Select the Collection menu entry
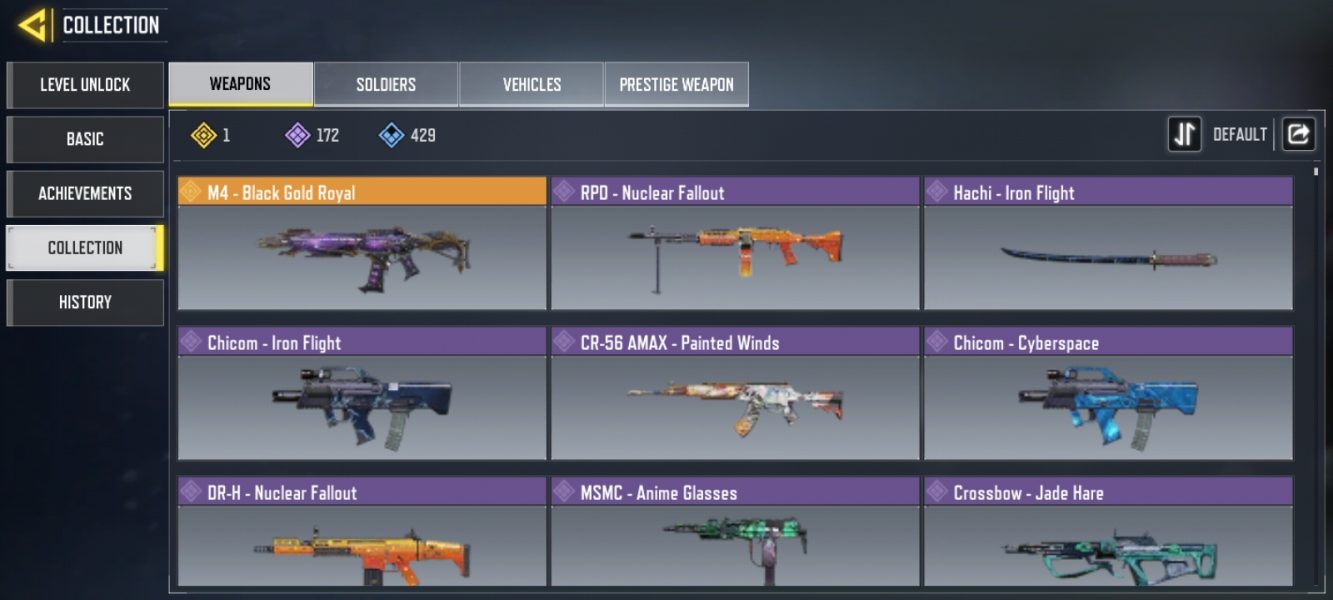The height and width of the screenshot is (600, 1333). (x=85, y=247)
